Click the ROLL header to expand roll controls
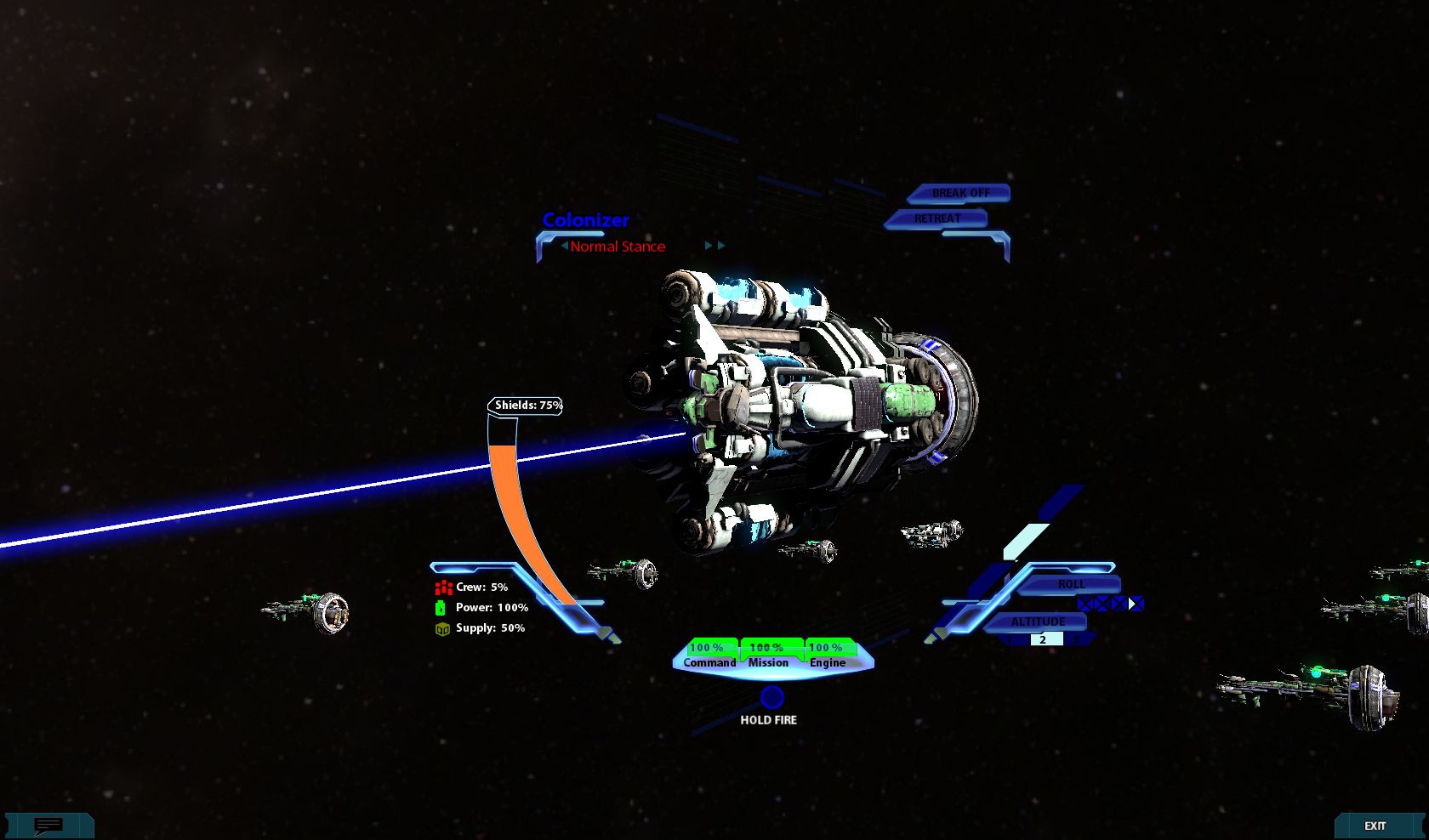The image size is (1429, 840). pos(1072,585)
